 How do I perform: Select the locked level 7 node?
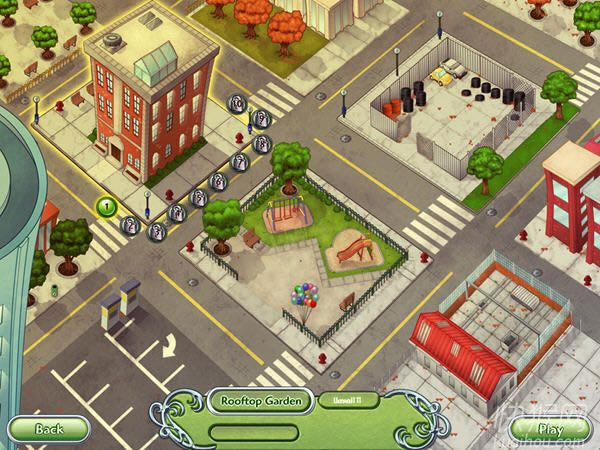tap(240, 162)
